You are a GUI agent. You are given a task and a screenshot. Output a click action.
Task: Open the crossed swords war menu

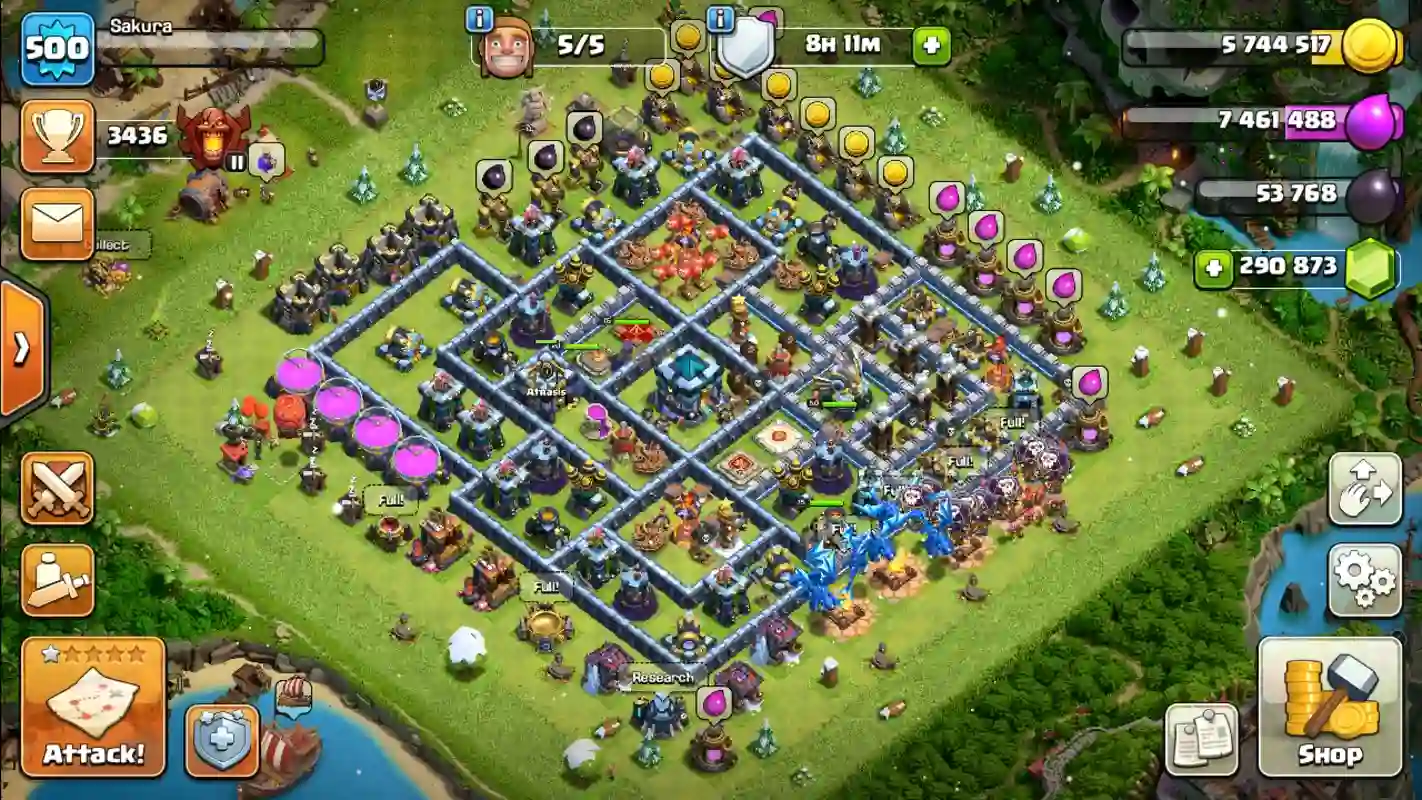(57, 488)
